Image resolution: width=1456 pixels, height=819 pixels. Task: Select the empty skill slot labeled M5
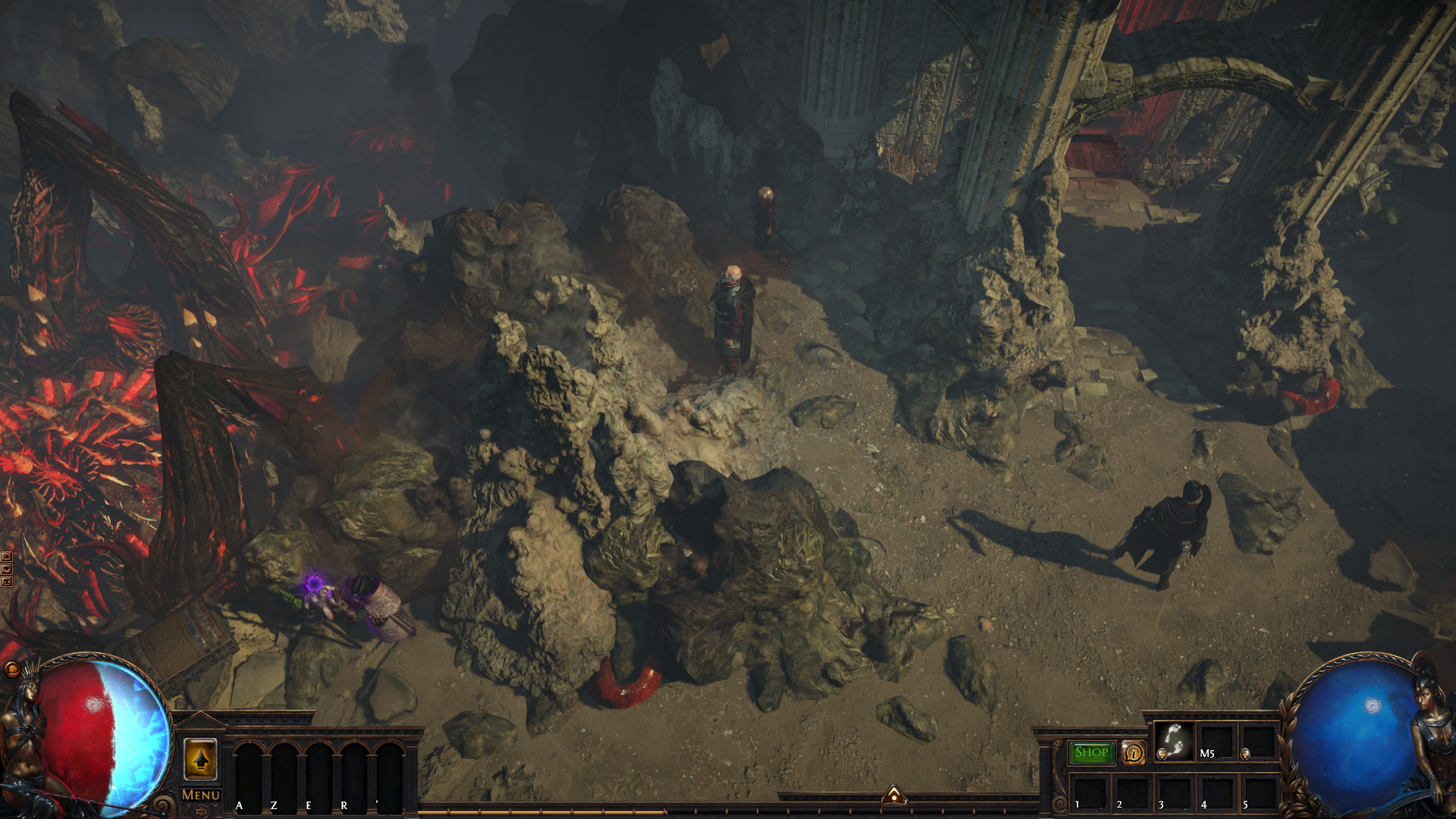click(x=1216, y=741)
